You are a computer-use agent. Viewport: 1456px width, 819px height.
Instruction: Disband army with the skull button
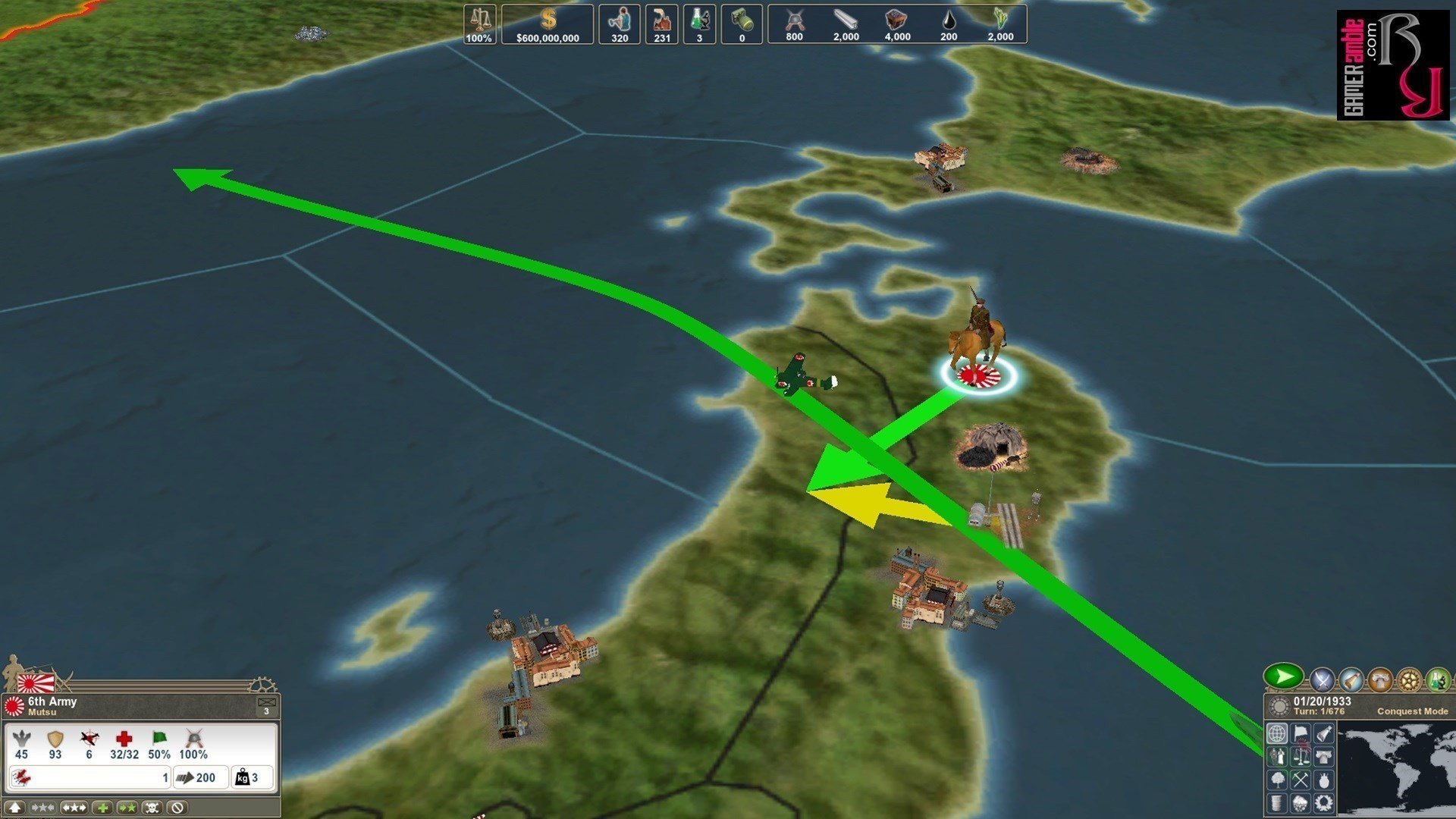(x=152, y=808)
